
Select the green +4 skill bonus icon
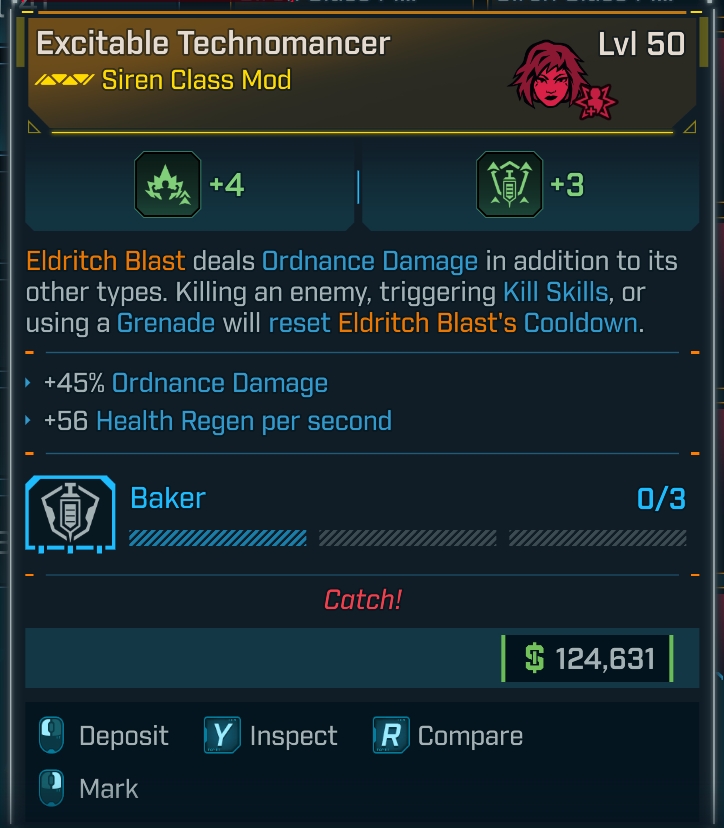coord(167,185)
